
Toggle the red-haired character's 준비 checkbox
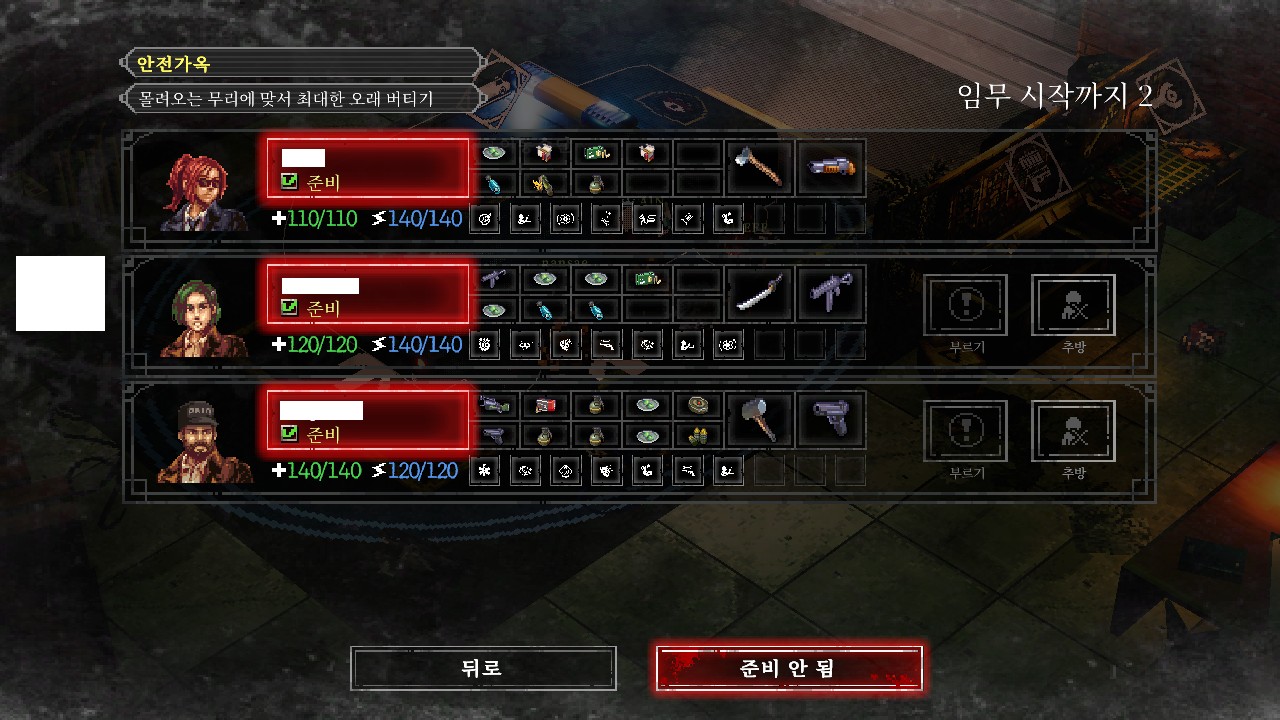(290, 182)
